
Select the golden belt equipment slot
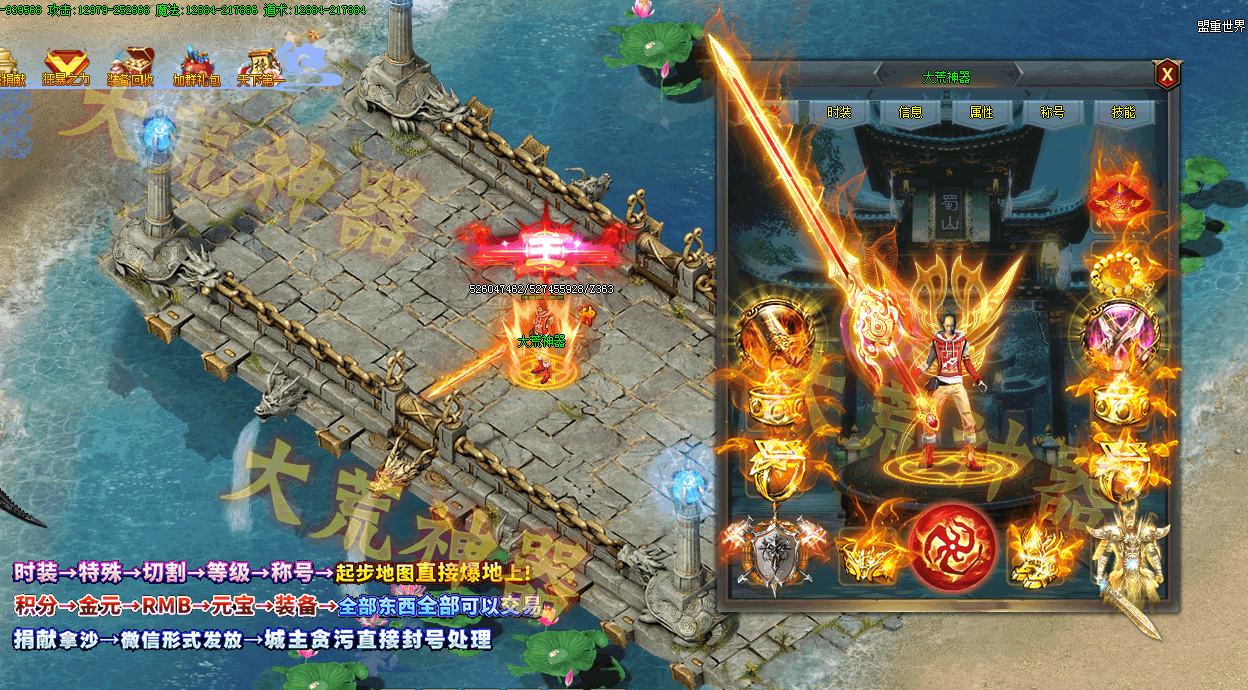868,553
